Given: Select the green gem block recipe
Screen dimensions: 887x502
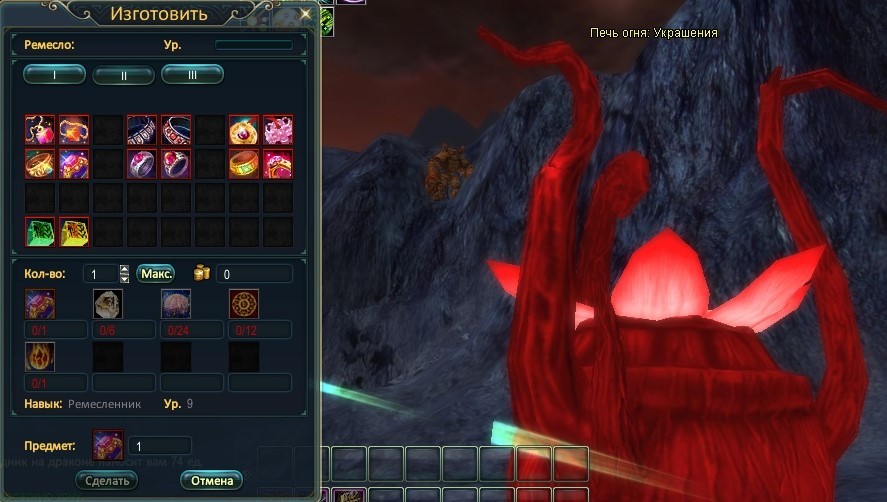Looking at the screenshot, I should tap(40, 231).
